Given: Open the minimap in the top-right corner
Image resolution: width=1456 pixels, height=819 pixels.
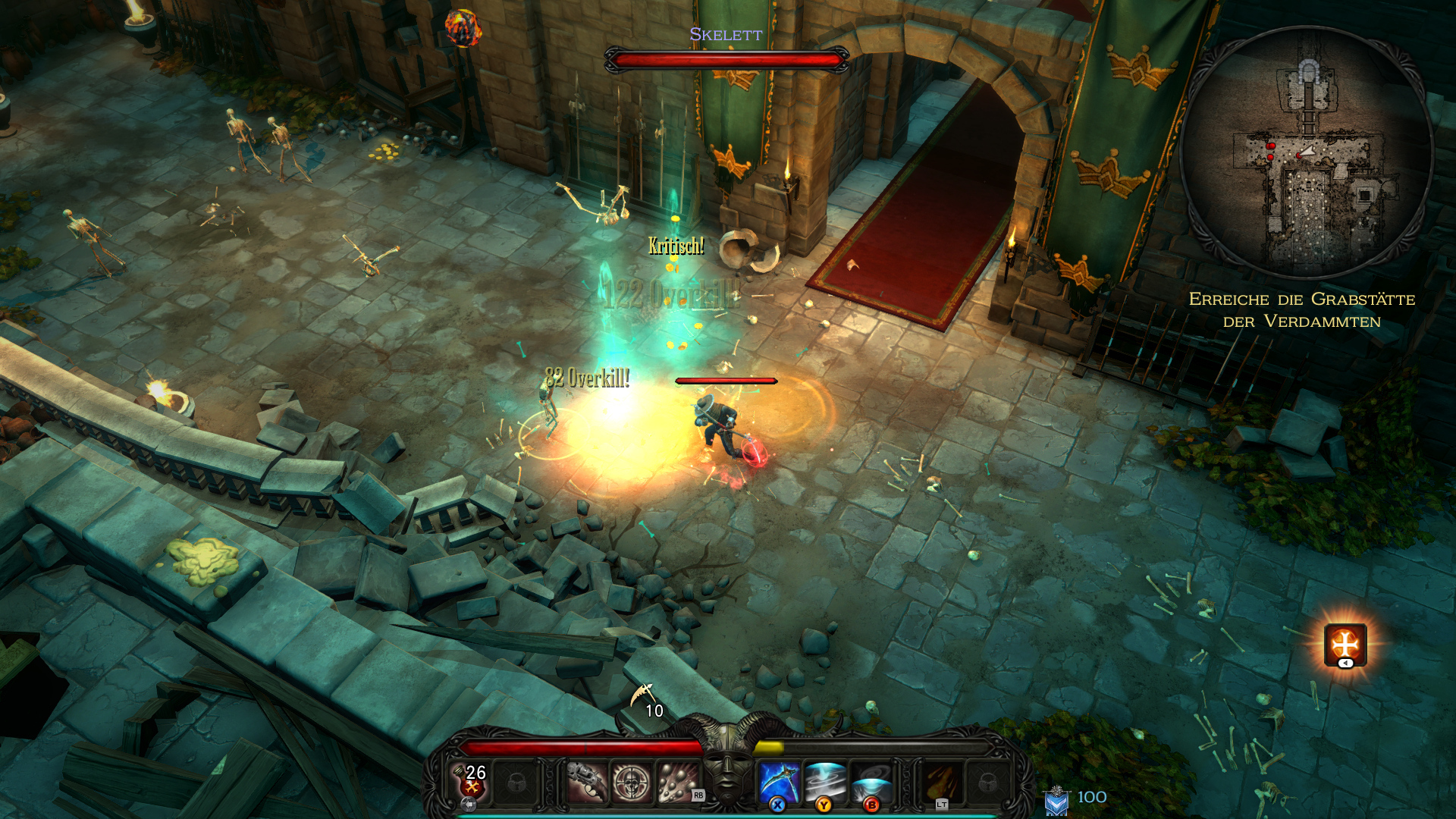Looking at the screenshot, I should 1307,144.
